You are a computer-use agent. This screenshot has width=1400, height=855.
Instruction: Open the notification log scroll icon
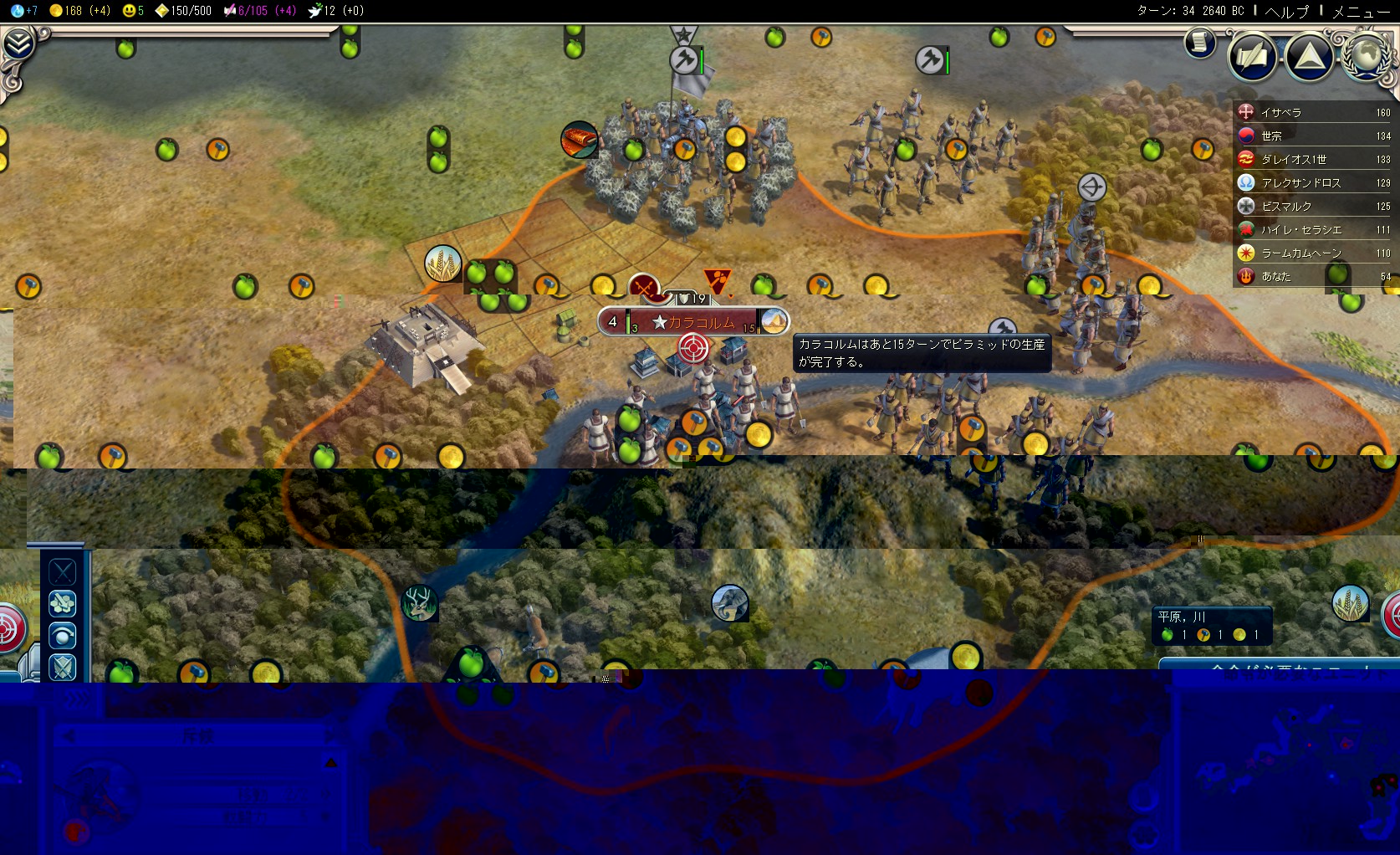point(1199,42)
